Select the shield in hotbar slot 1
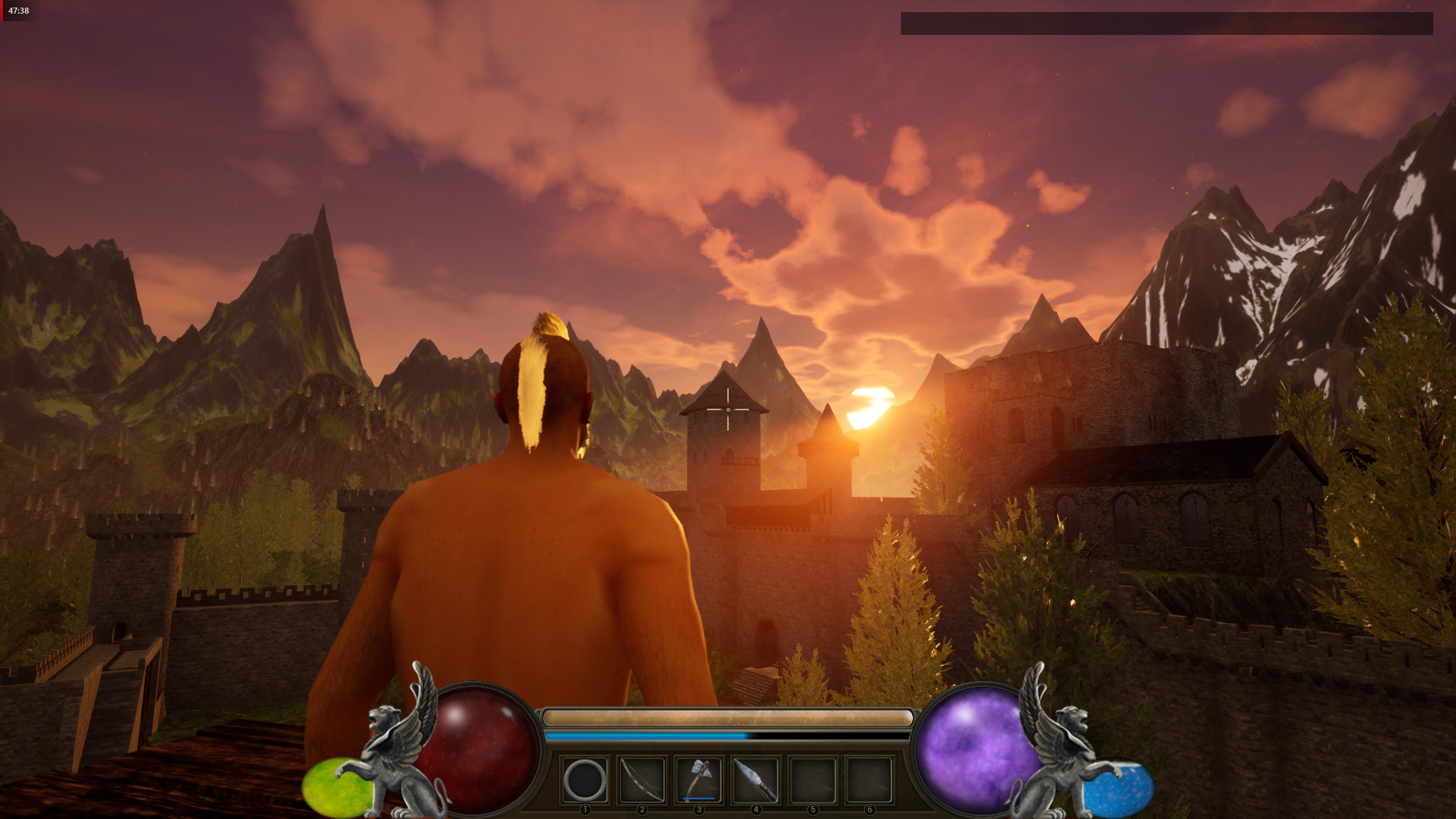Screen dimensions: 1456x819 [x=584, y=781]
